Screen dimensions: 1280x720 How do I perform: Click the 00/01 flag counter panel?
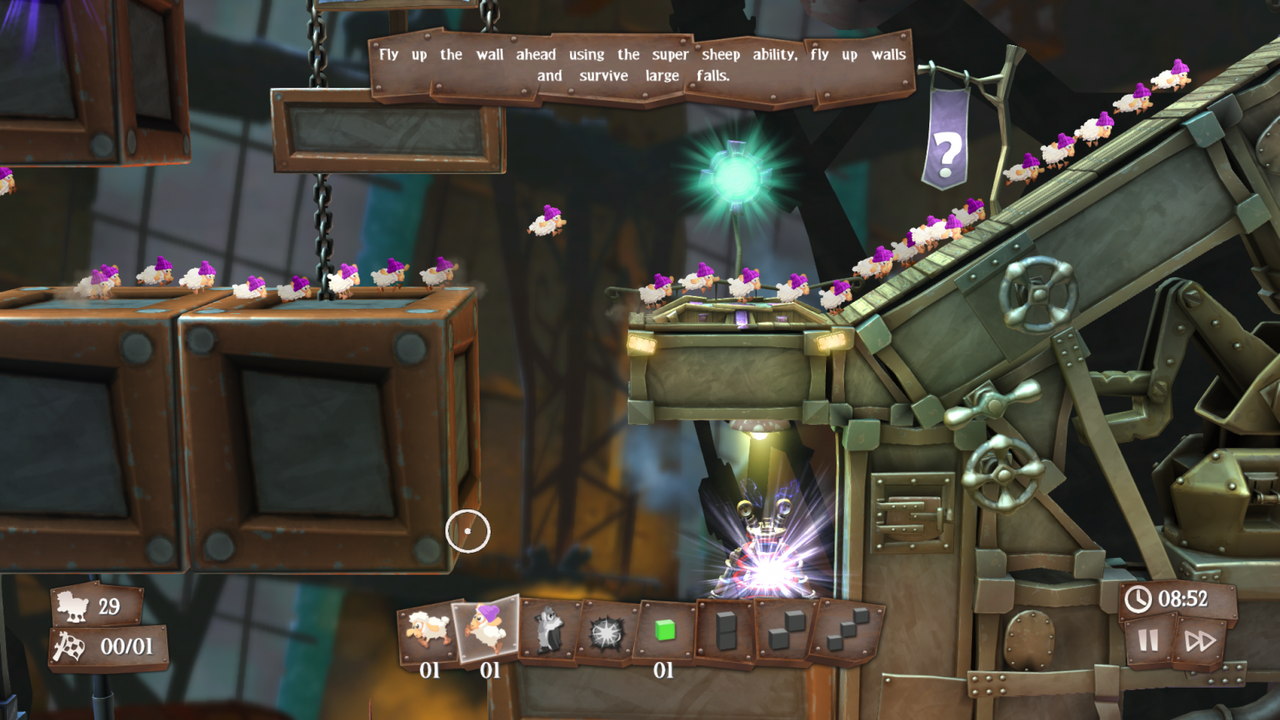pos(103,646)
